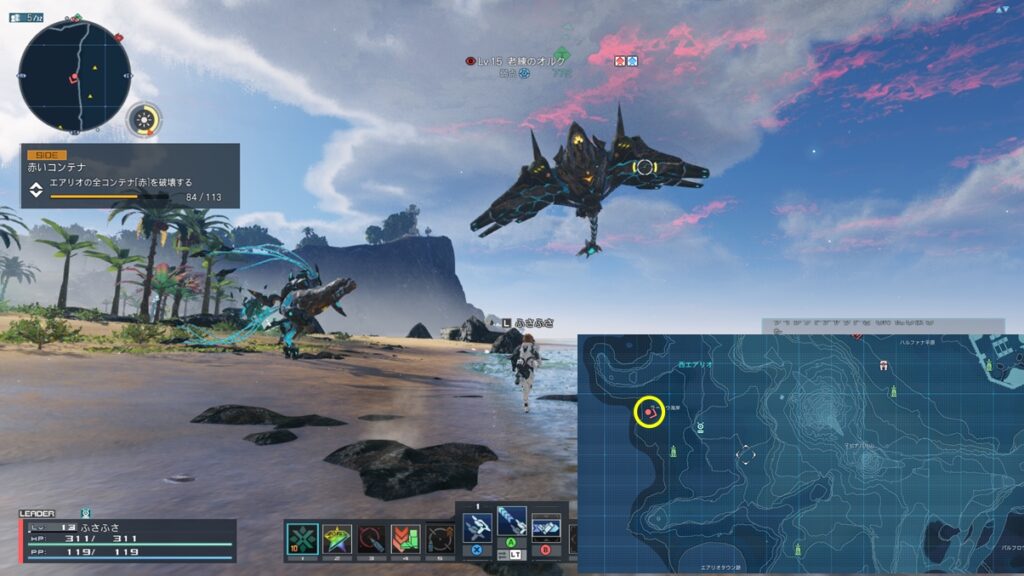Select the red circle hotbar slot
The image size is (1024, 576).
click(371, 539)
